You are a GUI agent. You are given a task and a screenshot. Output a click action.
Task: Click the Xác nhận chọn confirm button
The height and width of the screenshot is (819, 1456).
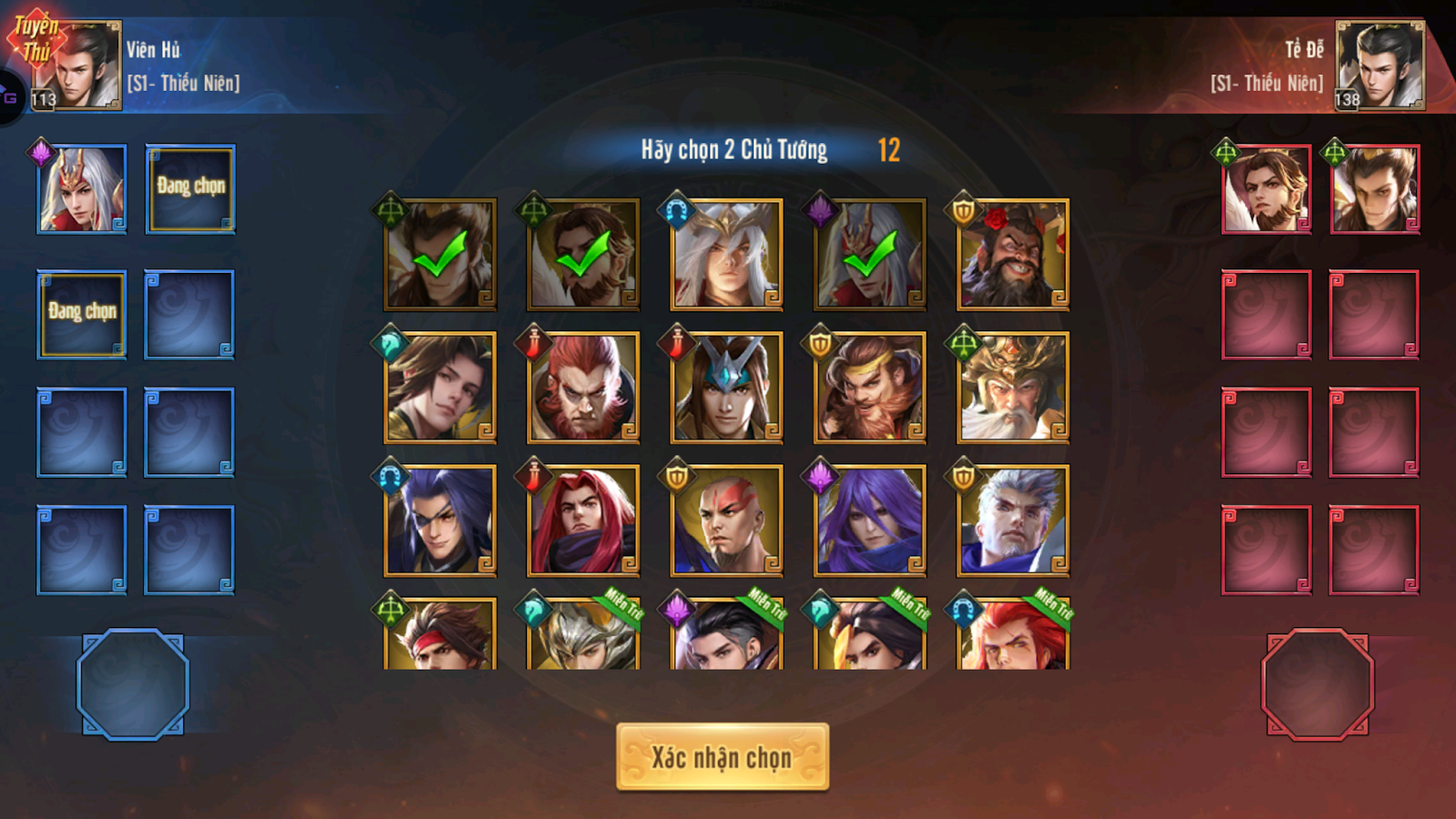point(725,756)
